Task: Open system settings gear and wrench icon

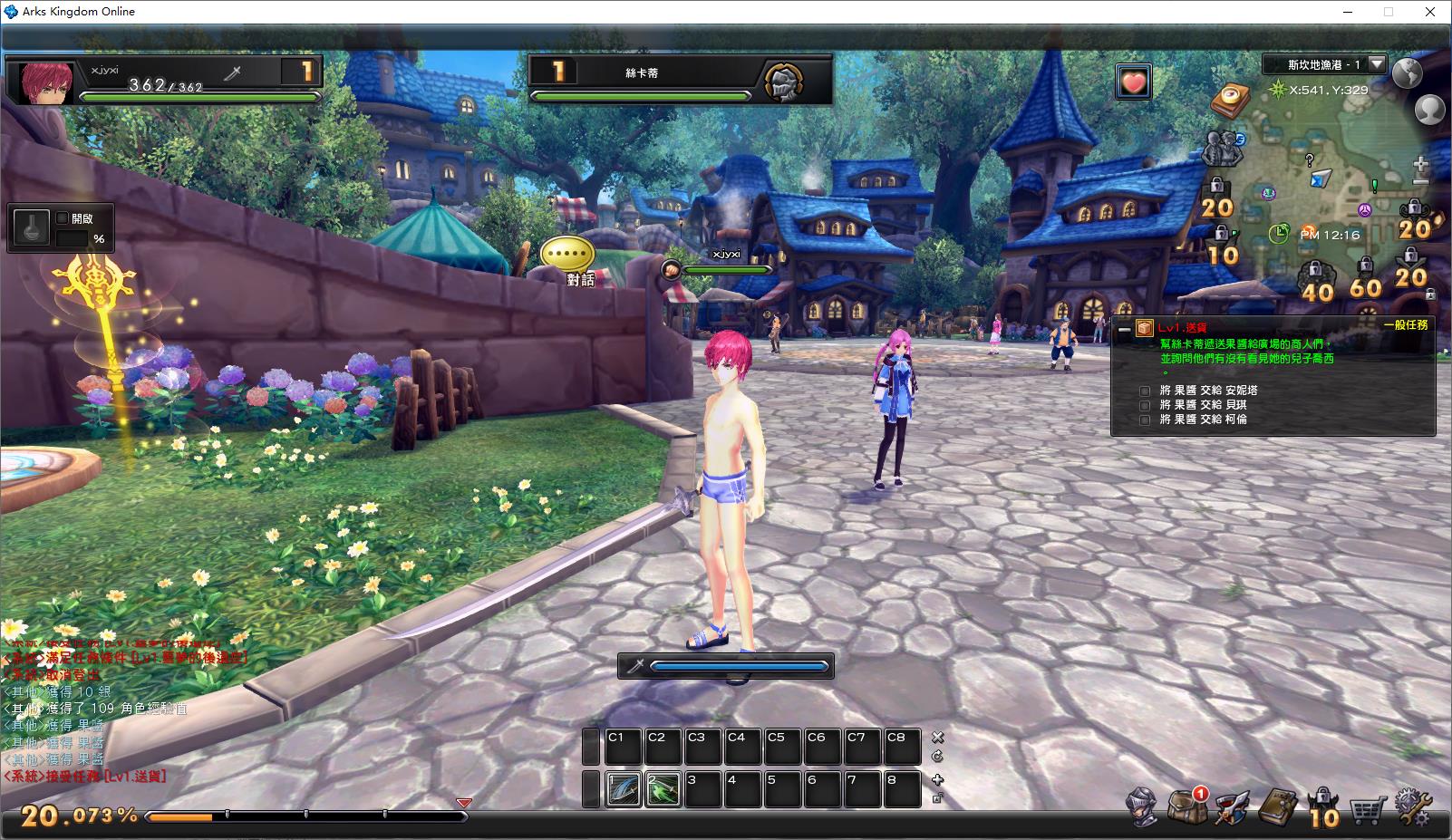Action: [1413, 805]
